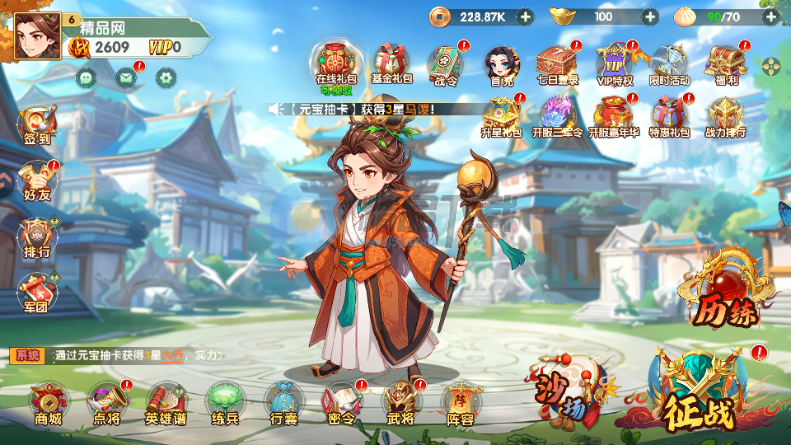The width and height of the screenshot is (791, 445).
Task: Open the 阵容 formation menu
Action: pyautogui.click(x=458, y=403)
